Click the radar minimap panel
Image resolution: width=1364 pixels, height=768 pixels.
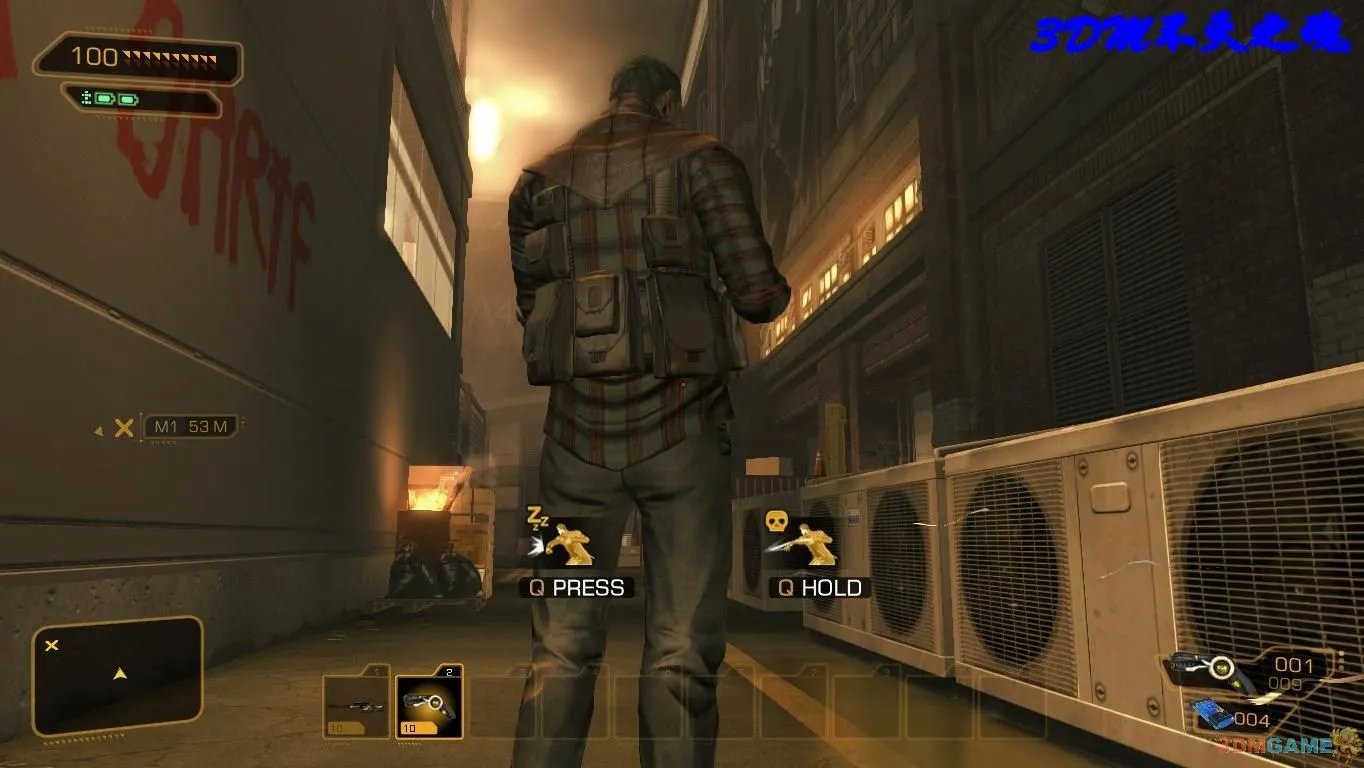118,676
